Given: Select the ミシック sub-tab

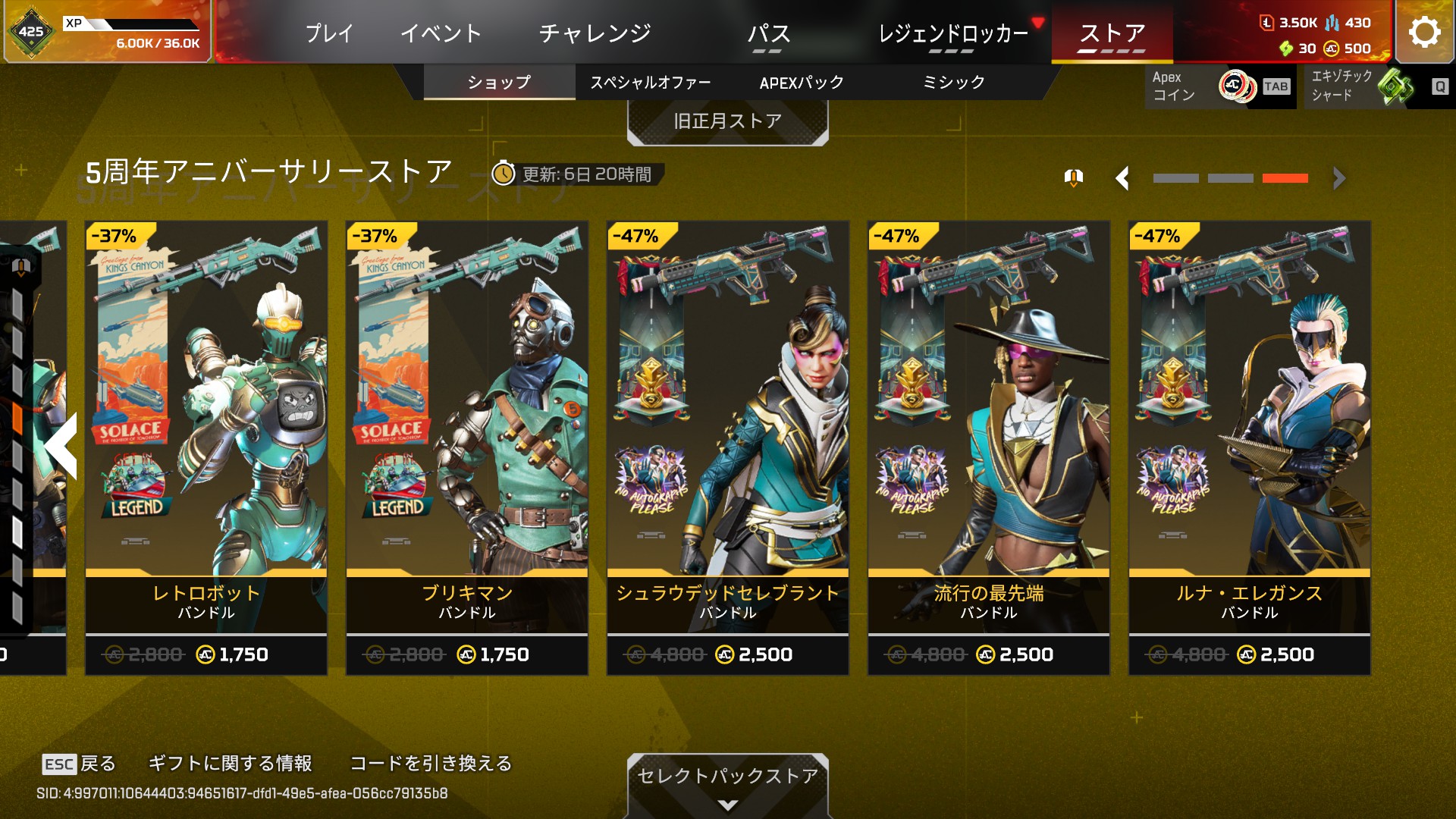Looking at the screenshot, I should 953,83.
